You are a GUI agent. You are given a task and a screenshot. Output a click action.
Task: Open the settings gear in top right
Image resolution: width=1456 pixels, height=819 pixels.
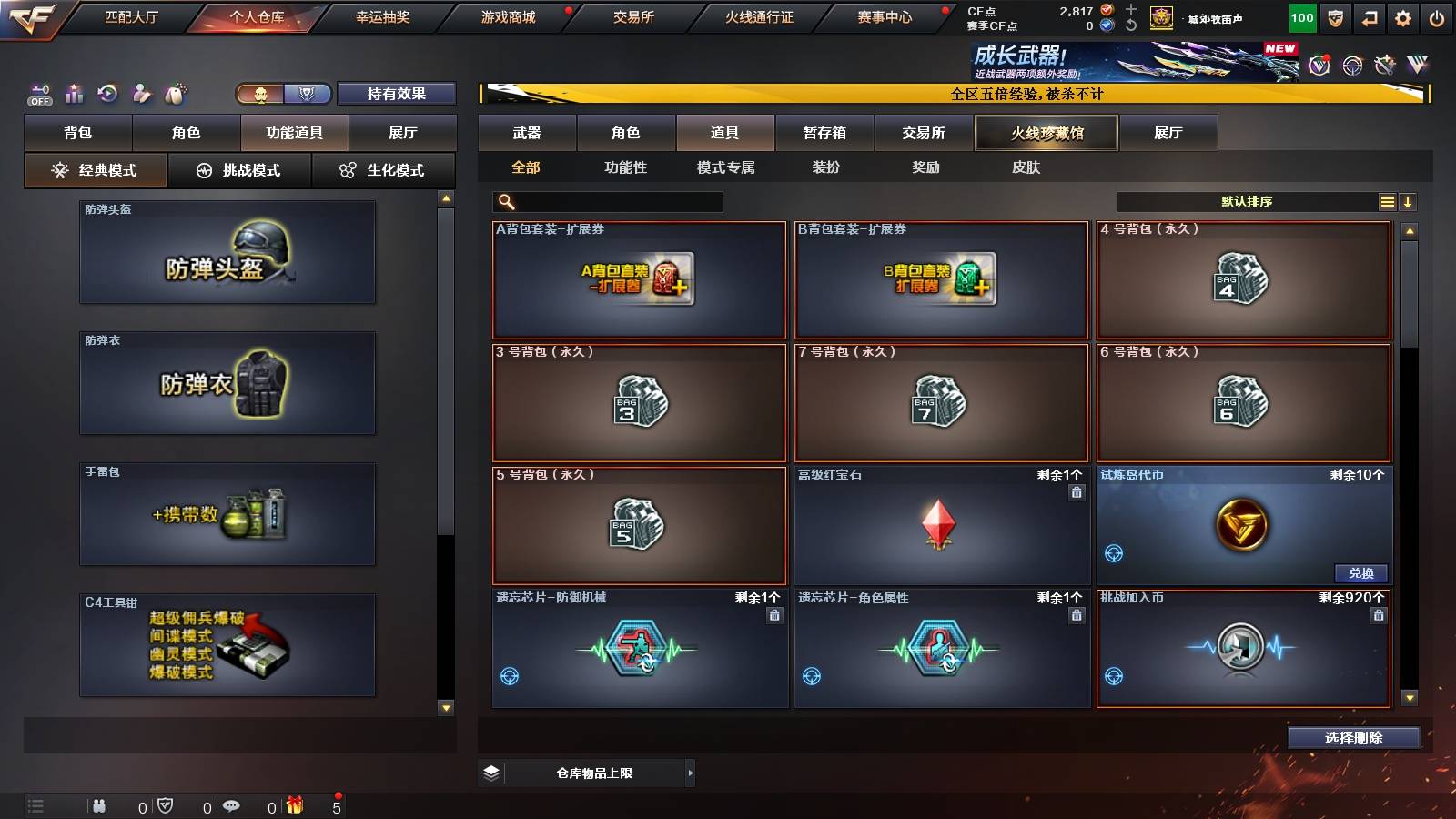click(x=1403, y=16)
